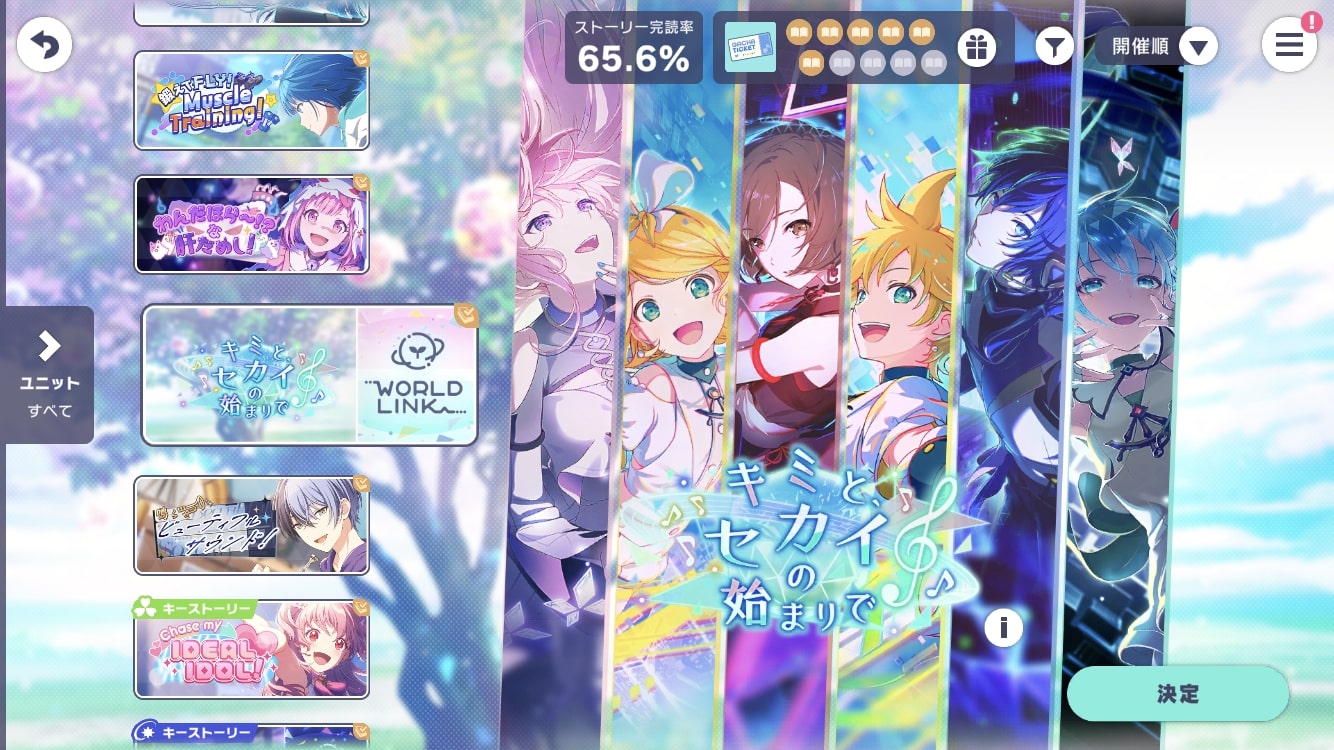Select the gacha ticket icon

pyautogui.click(x=751, y=48)
